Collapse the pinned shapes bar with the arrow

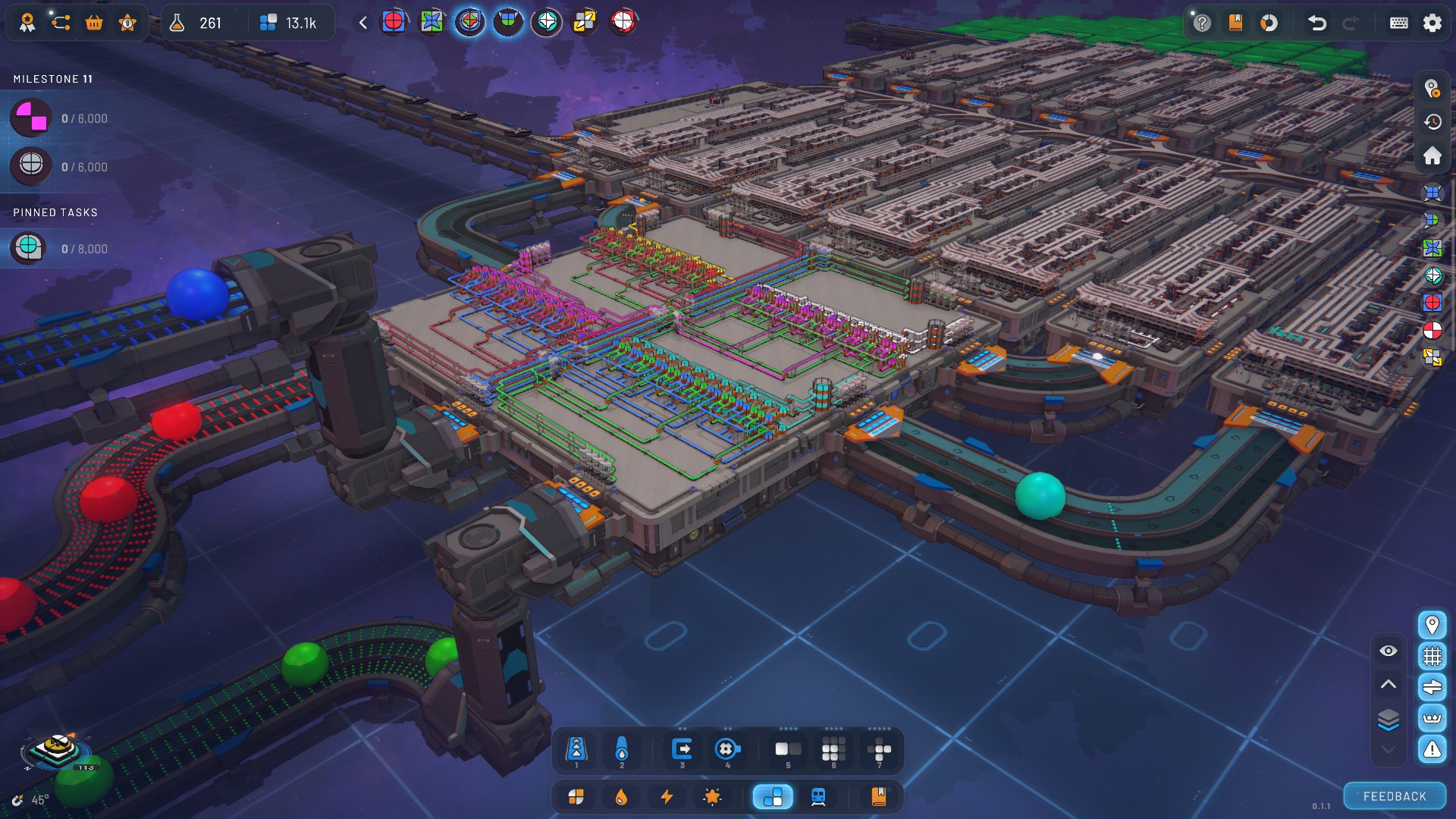click(x=363, y=23)
